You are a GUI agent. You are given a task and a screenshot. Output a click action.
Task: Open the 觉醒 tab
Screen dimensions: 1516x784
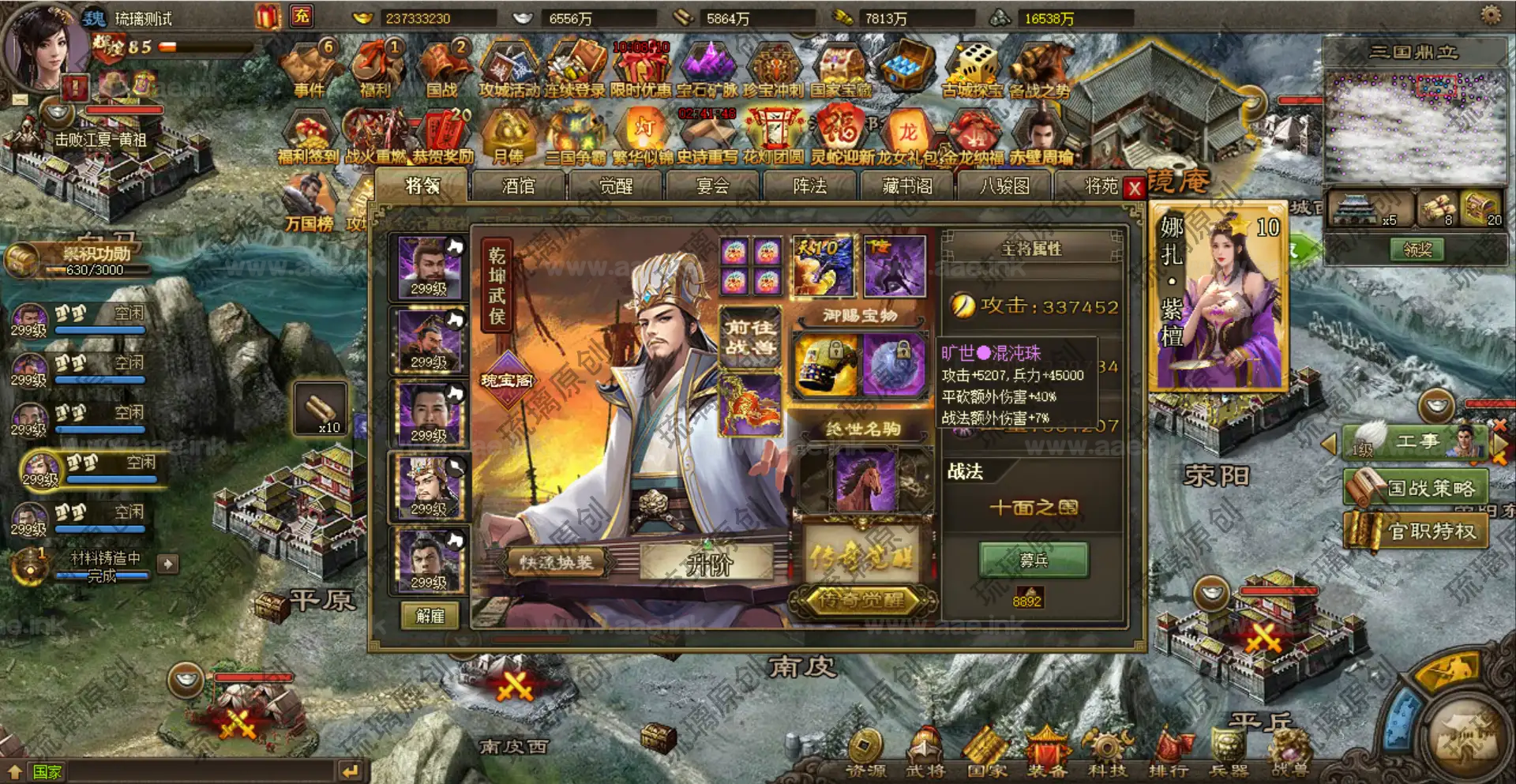[616, 186]
